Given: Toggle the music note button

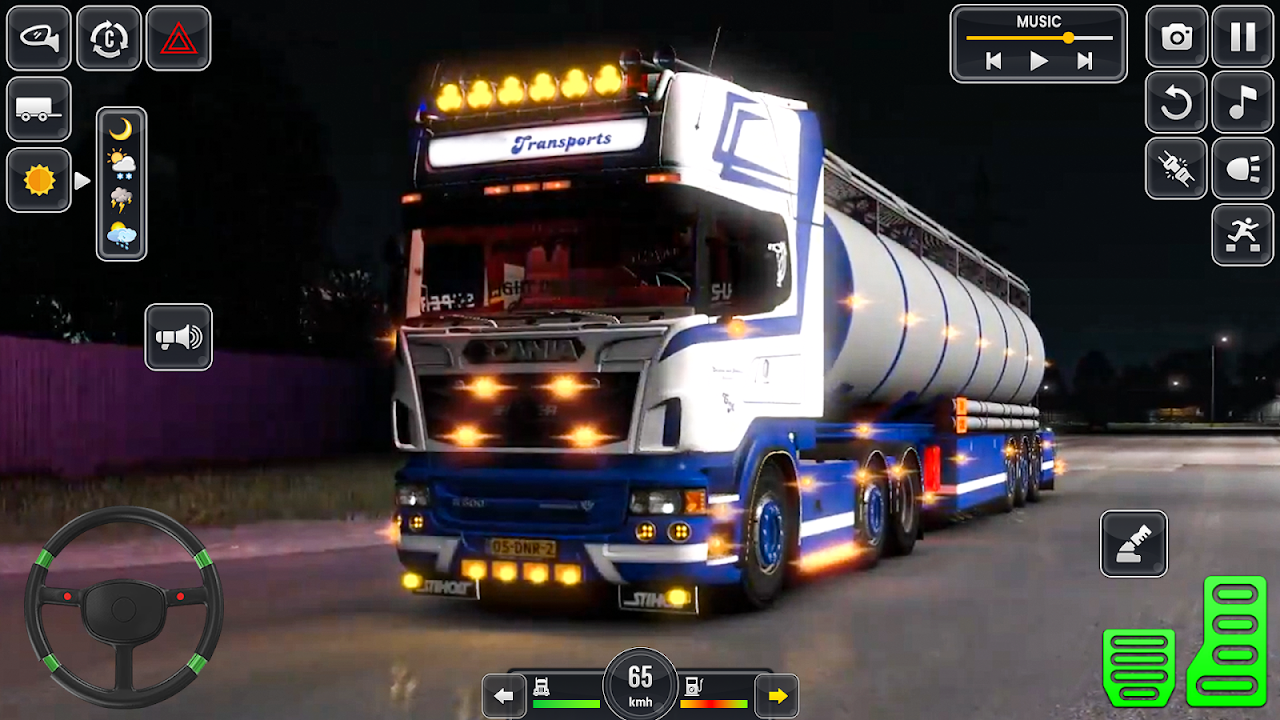Looking at the screenshot, I should pos(1243,102).
